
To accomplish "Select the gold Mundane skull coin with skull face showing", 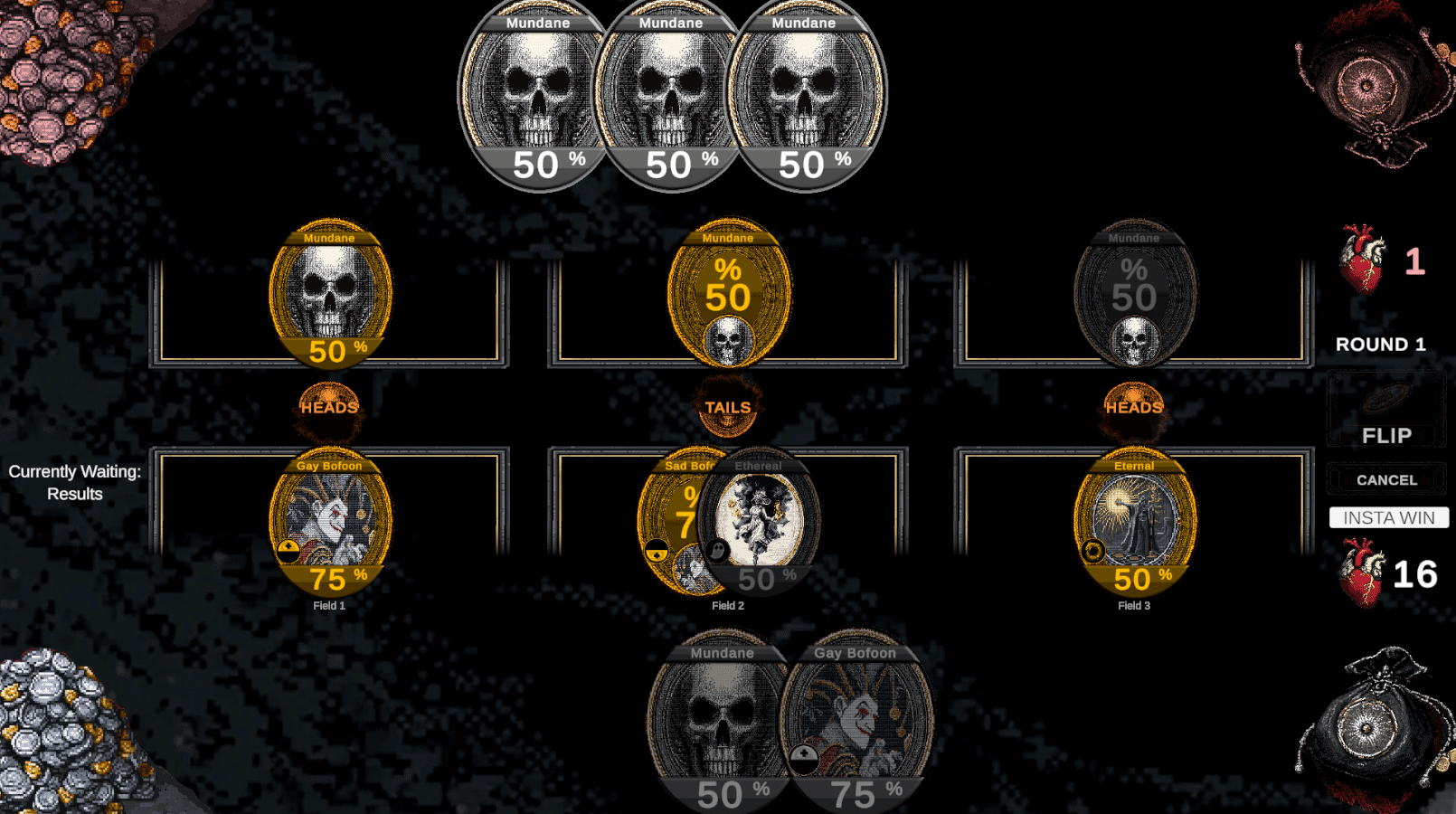I will pos(330,294).
